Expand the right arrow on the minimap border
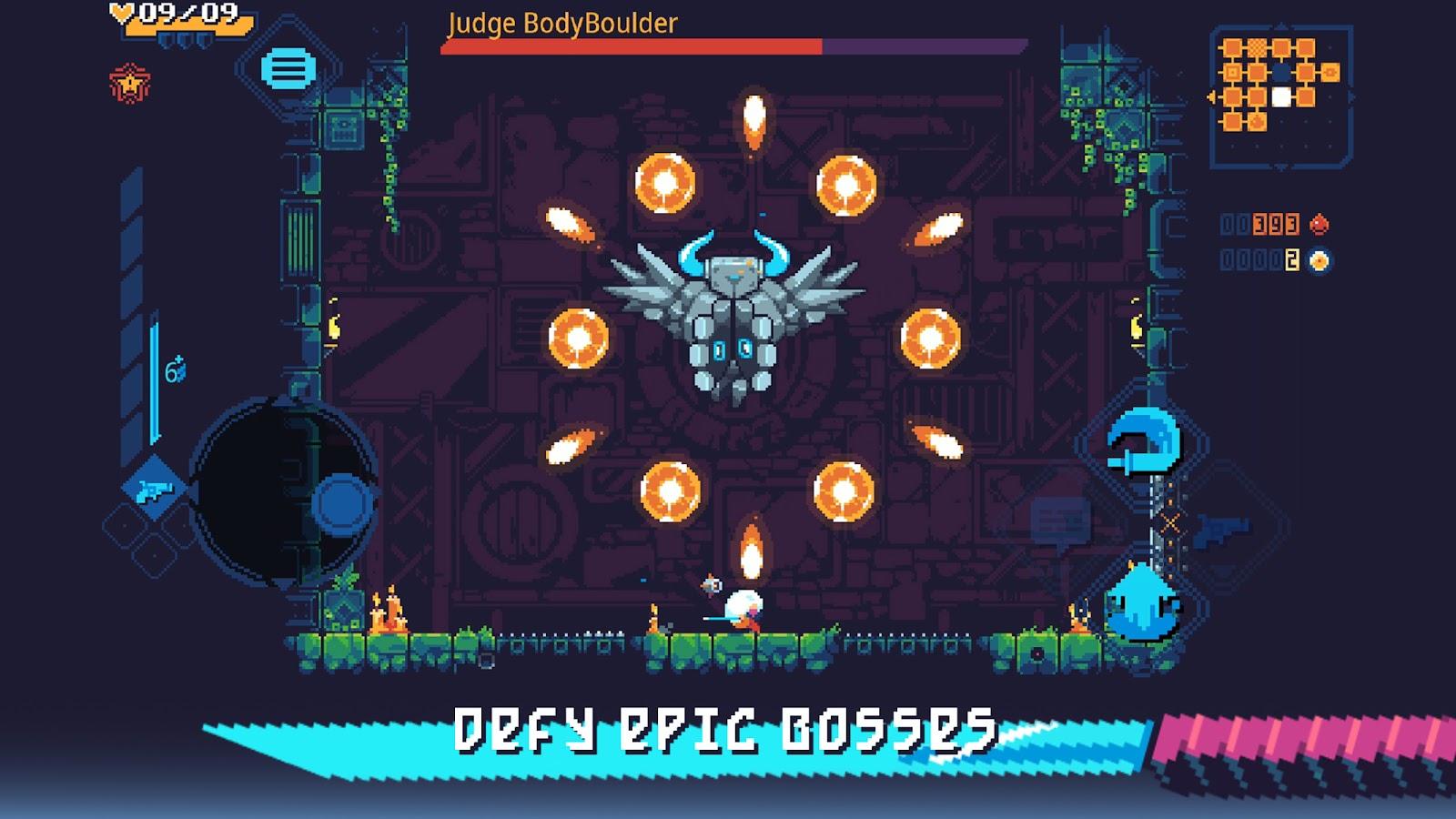The width and height of the screenshot is (1456, 819). (1352, 96)
